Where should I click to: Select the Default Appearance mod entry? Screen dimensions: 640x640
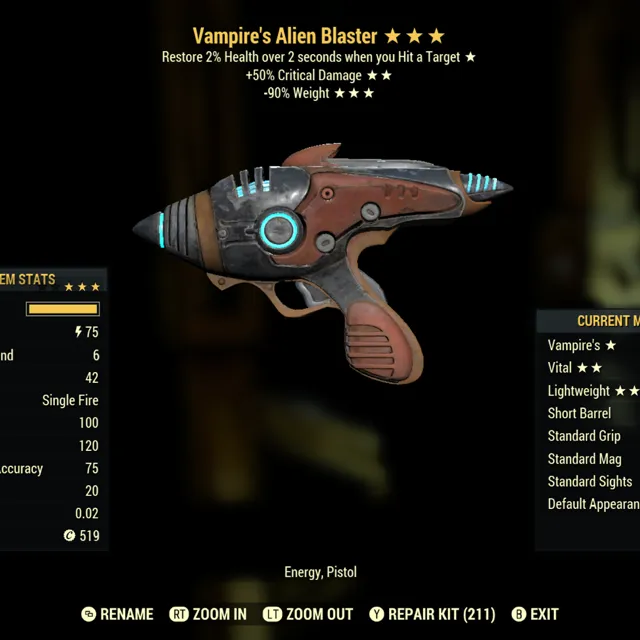592,504
